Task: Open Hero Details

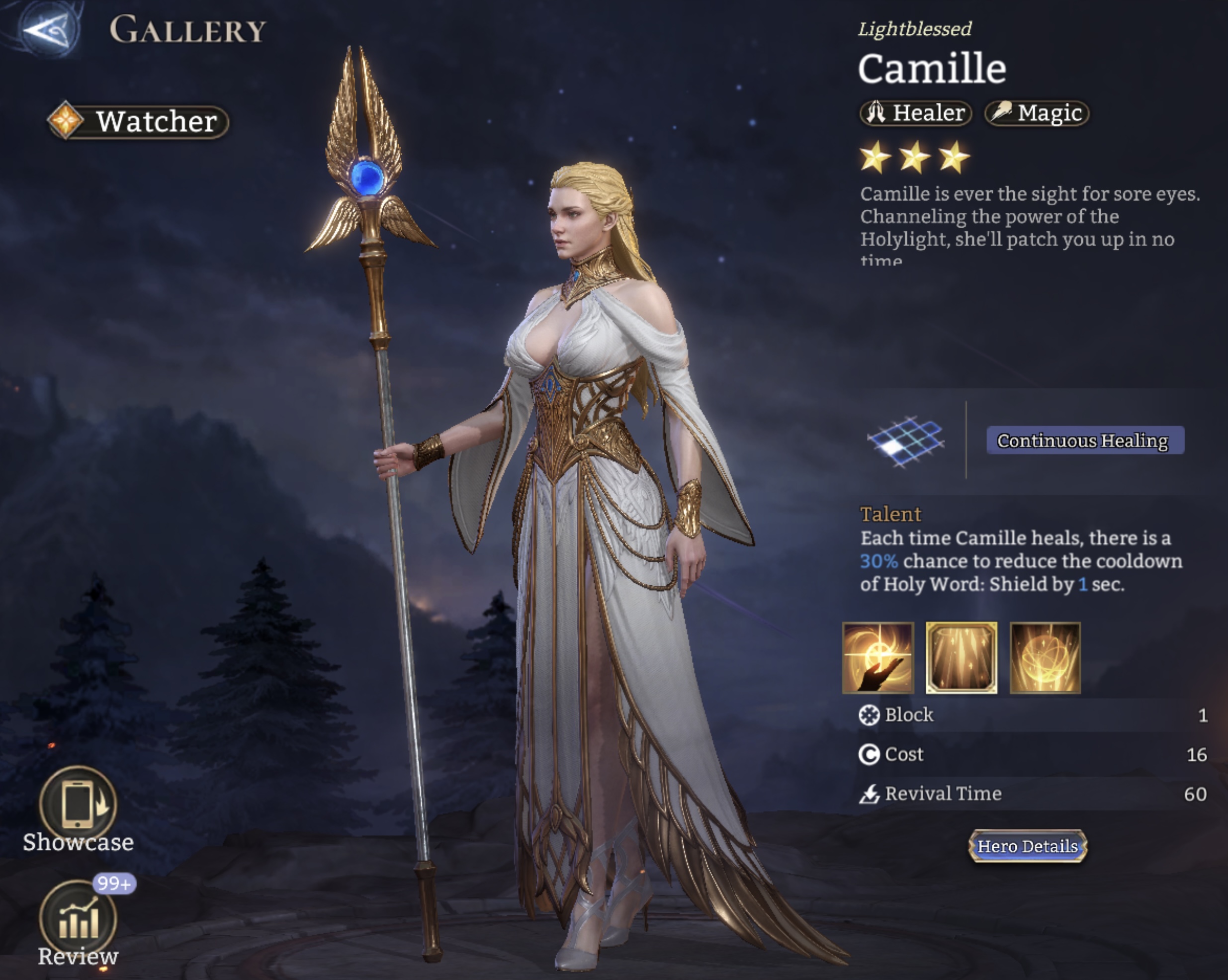Action: [x=1027, y=847]
